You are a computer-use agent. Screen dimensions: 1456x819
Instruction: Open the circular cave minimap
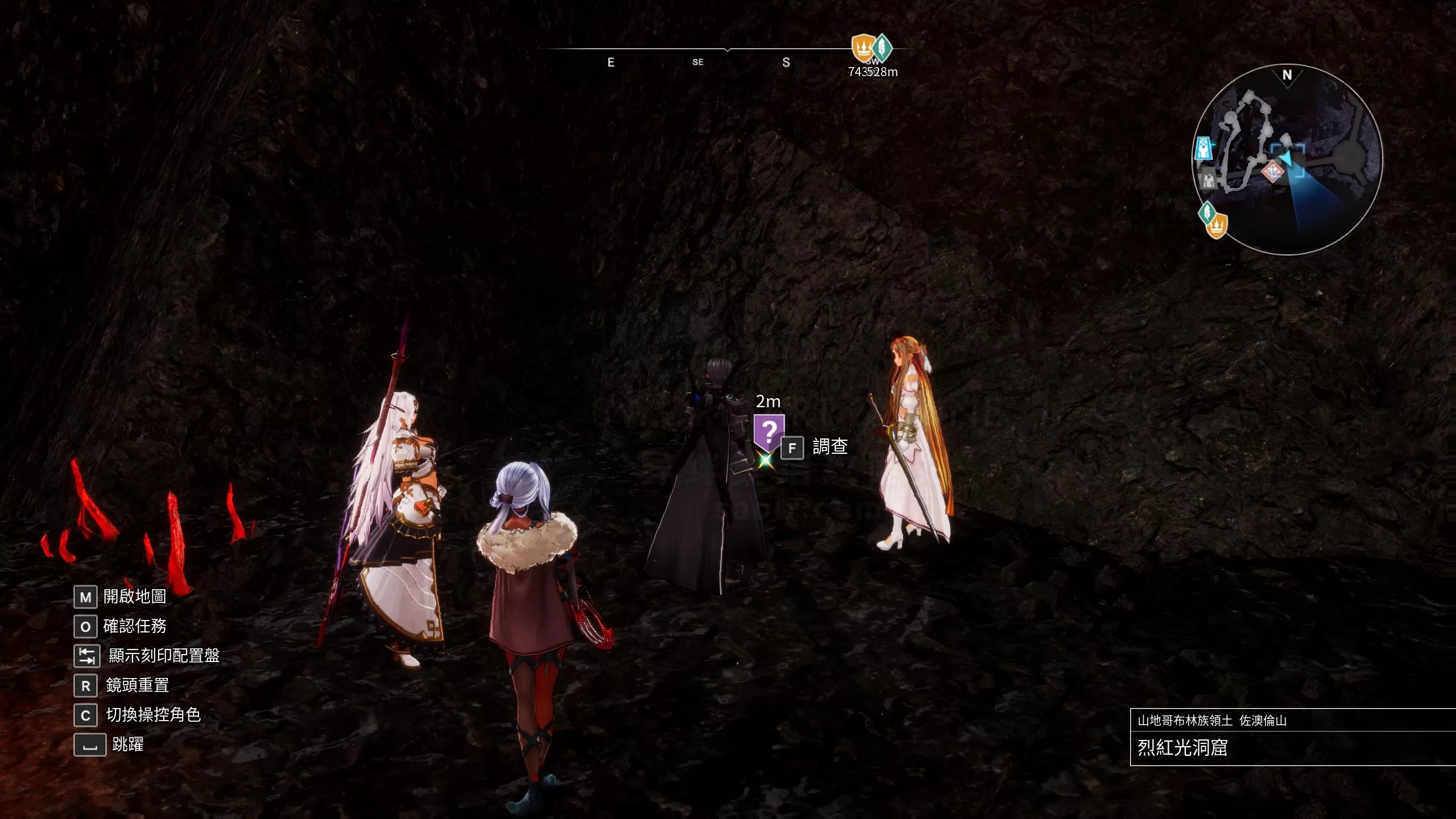(1287, 160)
